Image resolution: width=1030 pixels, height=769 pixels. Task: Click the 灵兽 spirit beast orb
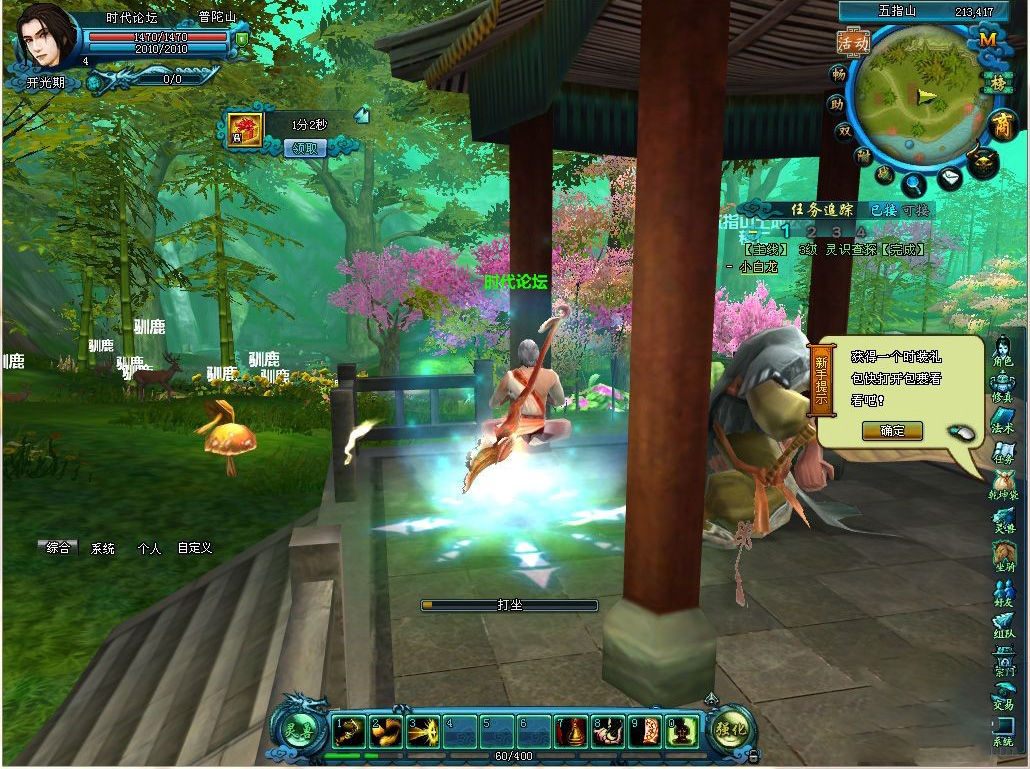pyautogui.click(x=301, y=729)
